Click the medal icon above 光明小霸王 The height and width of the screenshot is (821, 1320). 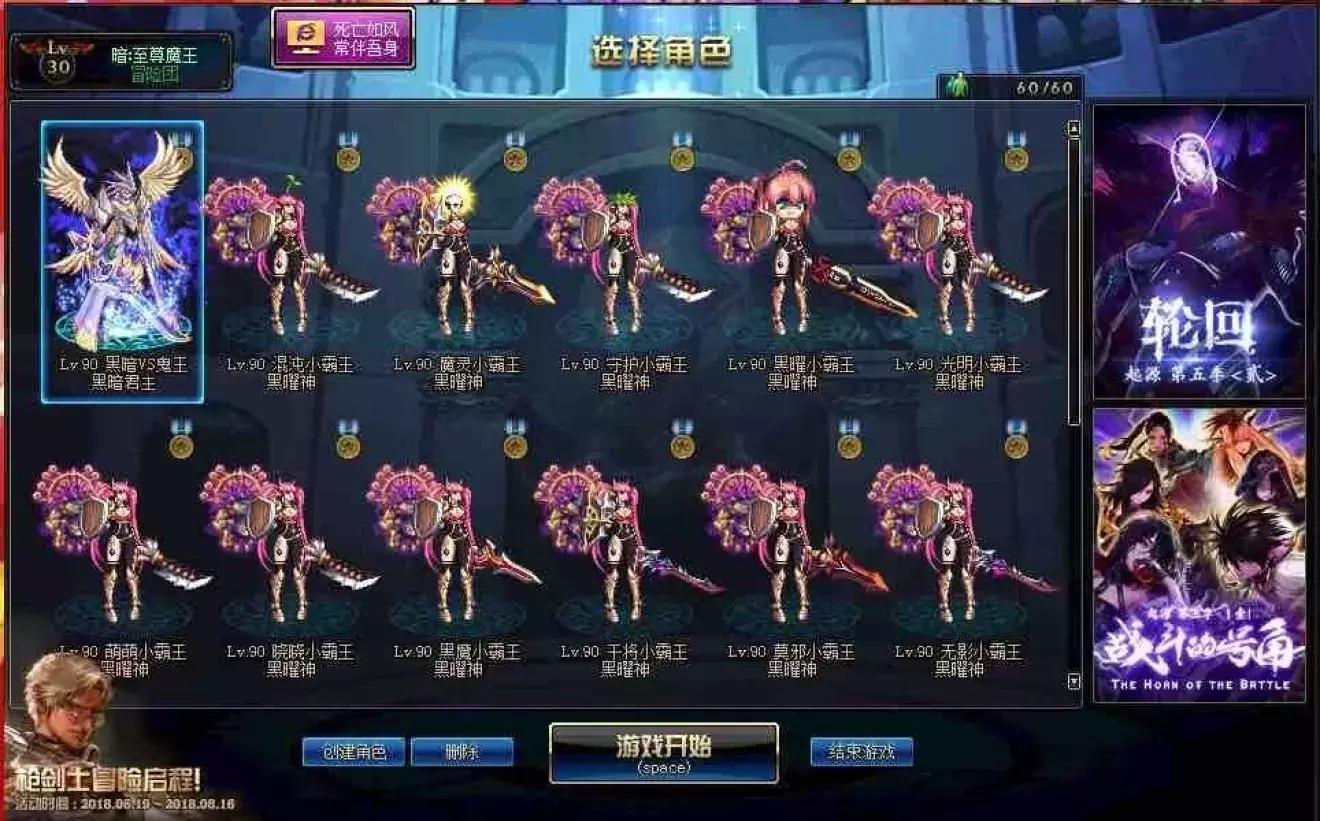click(1016, 158)
